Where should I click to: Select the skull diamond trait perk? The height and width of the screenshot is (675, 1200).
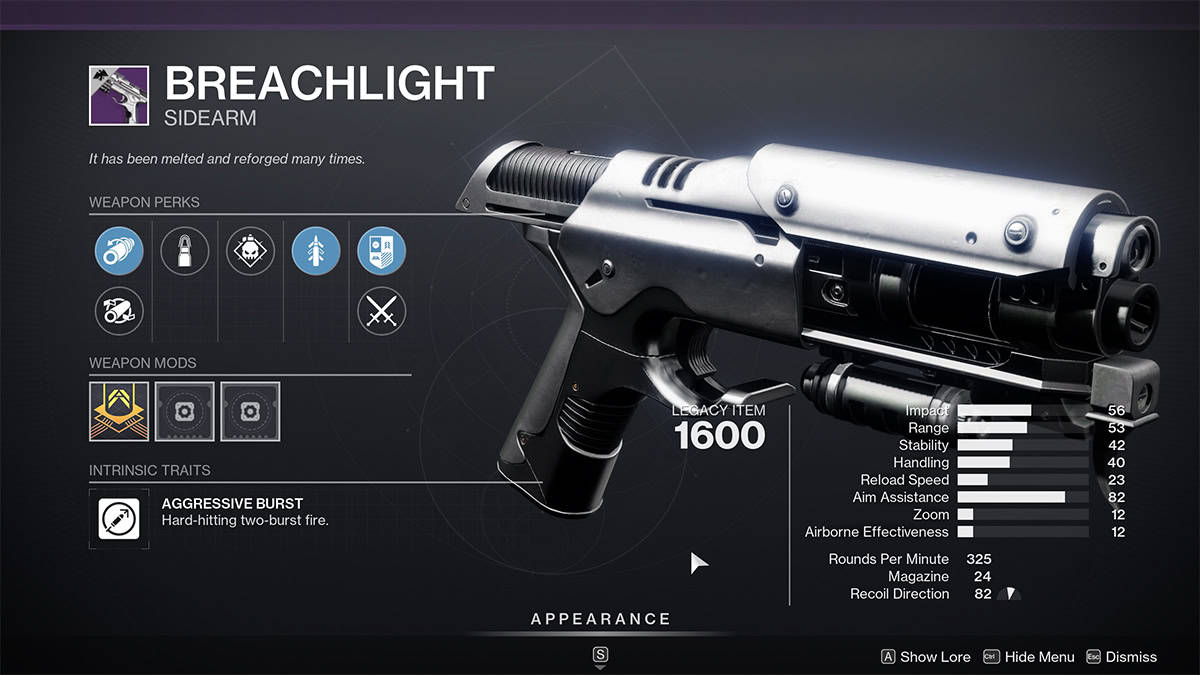click(250, 251)
